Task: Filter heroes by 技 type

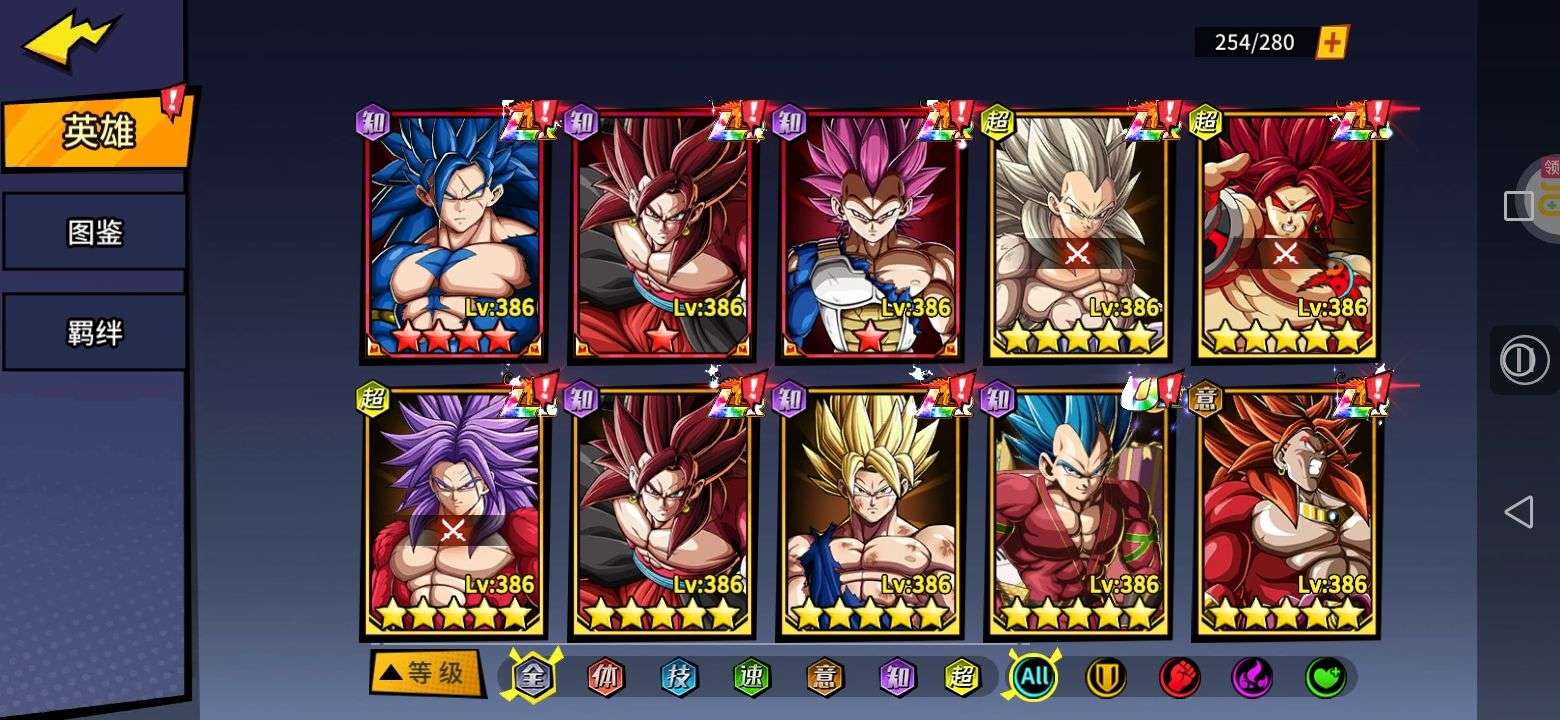Action: [679, 677]
